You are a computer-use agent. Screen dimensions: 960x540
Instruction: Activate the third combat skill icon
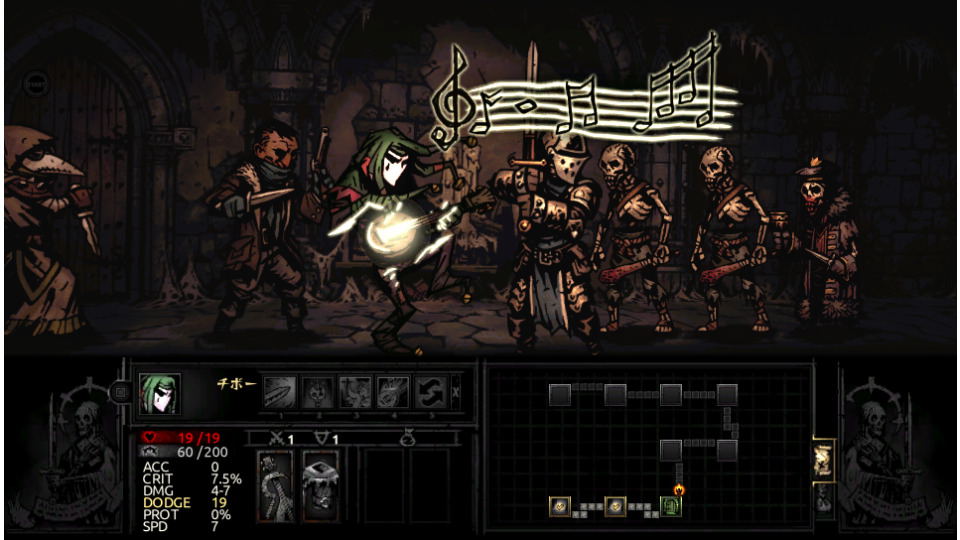[x=355, y=392]
